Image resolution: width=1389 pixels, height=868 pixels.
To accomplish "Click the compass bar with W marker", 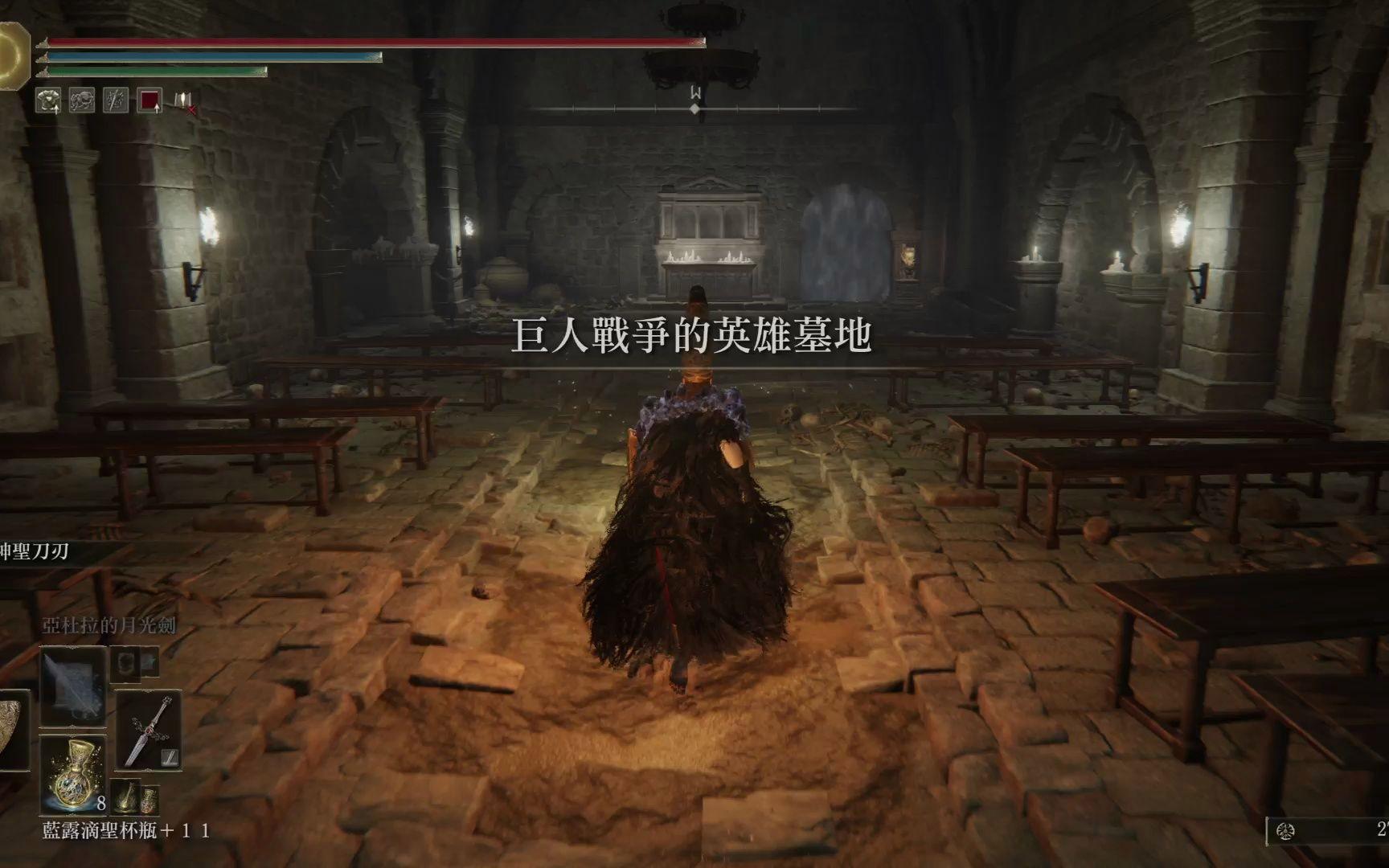I will [696, 107].
